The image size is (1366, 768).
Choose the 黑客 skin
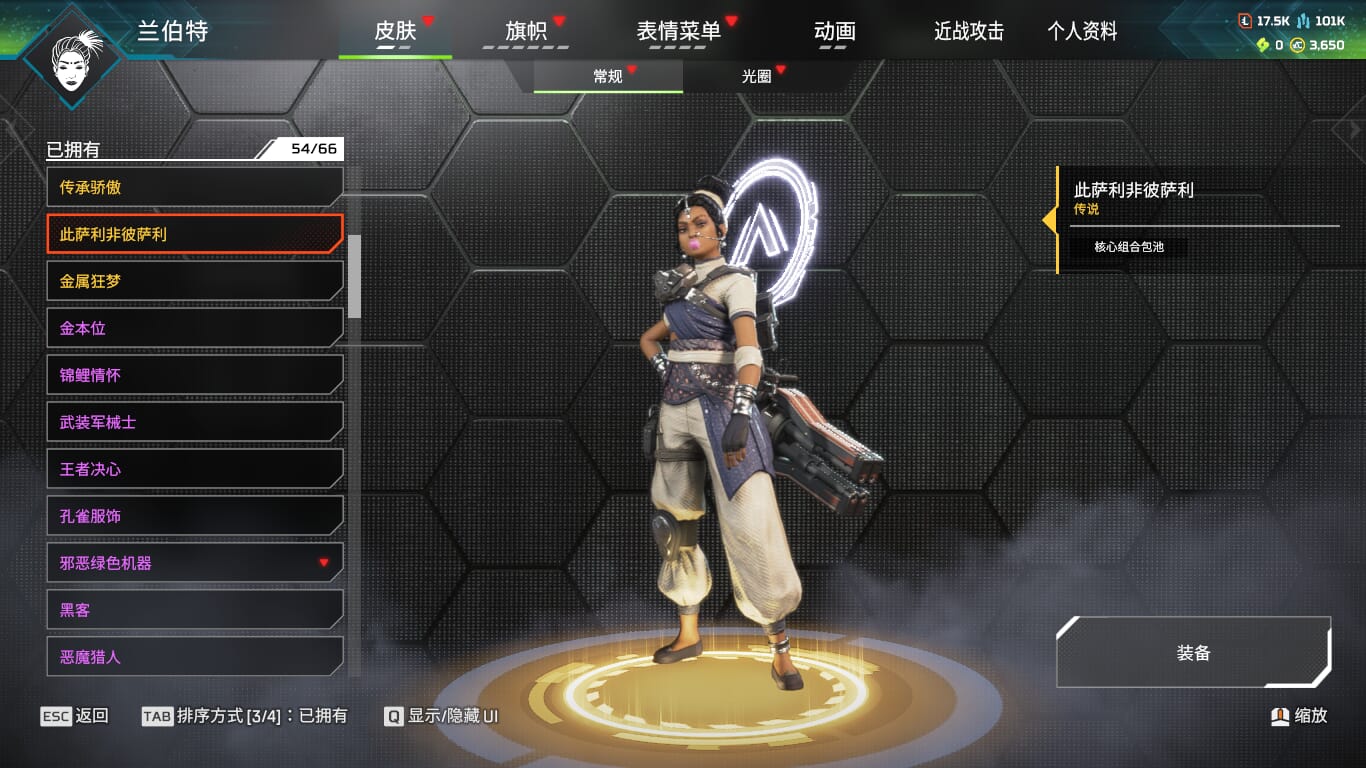(x=195, y=610)
